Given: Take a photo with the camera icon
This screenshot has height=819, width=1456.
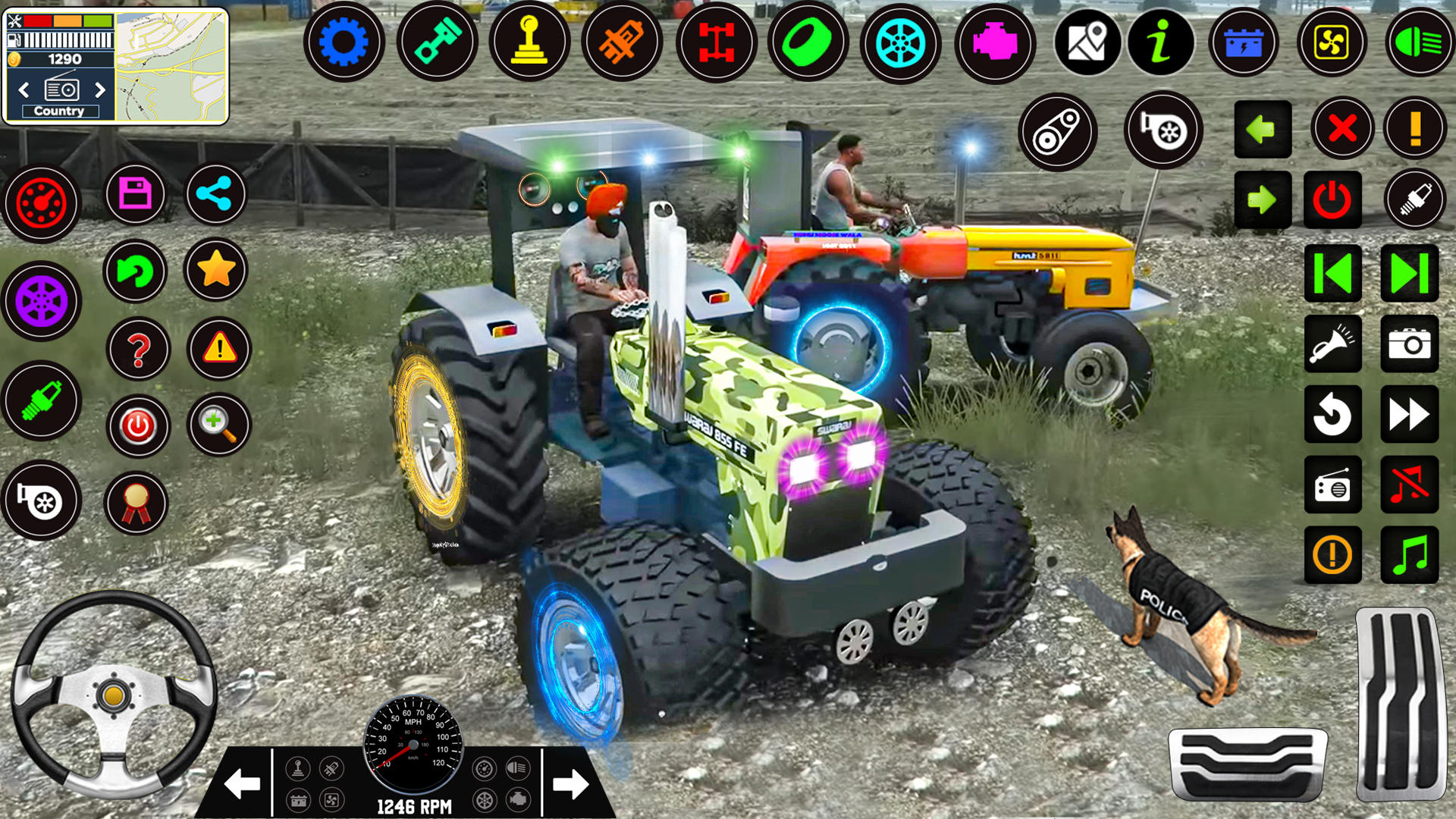Looking at the screenshot, I should pos(1410,345).
